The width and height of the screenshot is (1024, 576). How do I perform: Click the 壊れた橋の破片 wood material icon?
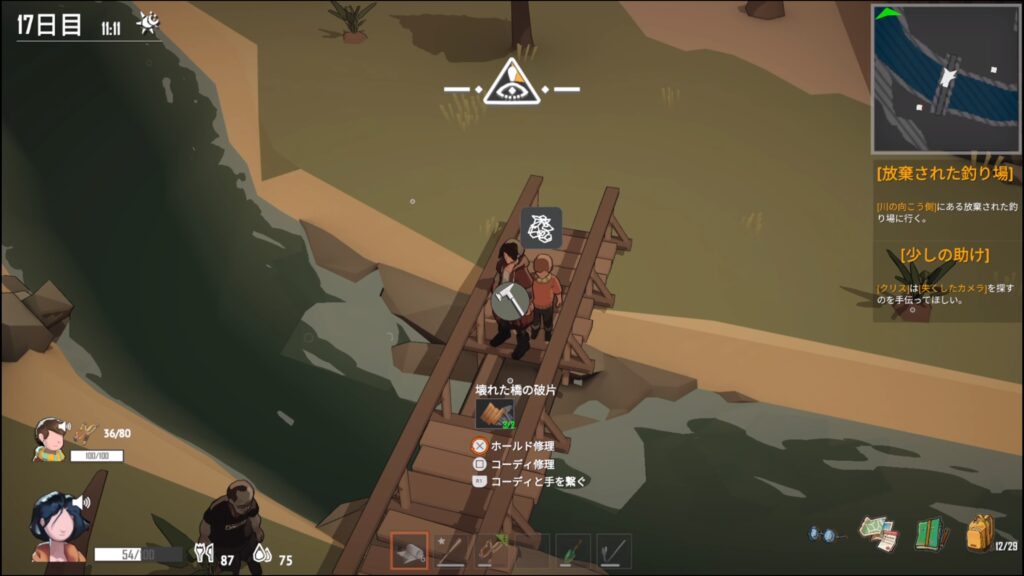click(494, 414)
